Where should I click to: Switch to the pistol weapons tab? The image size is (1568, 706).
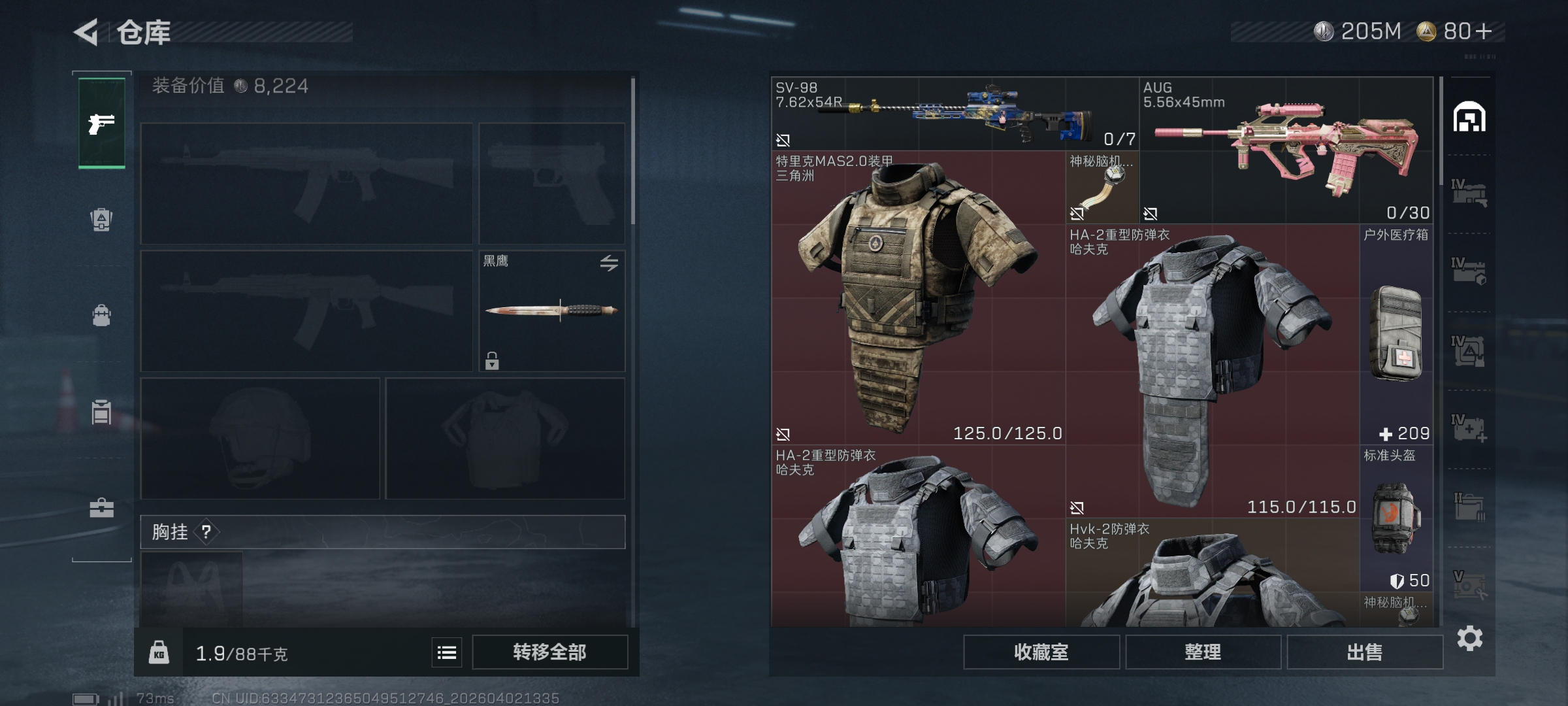point(102,123)
